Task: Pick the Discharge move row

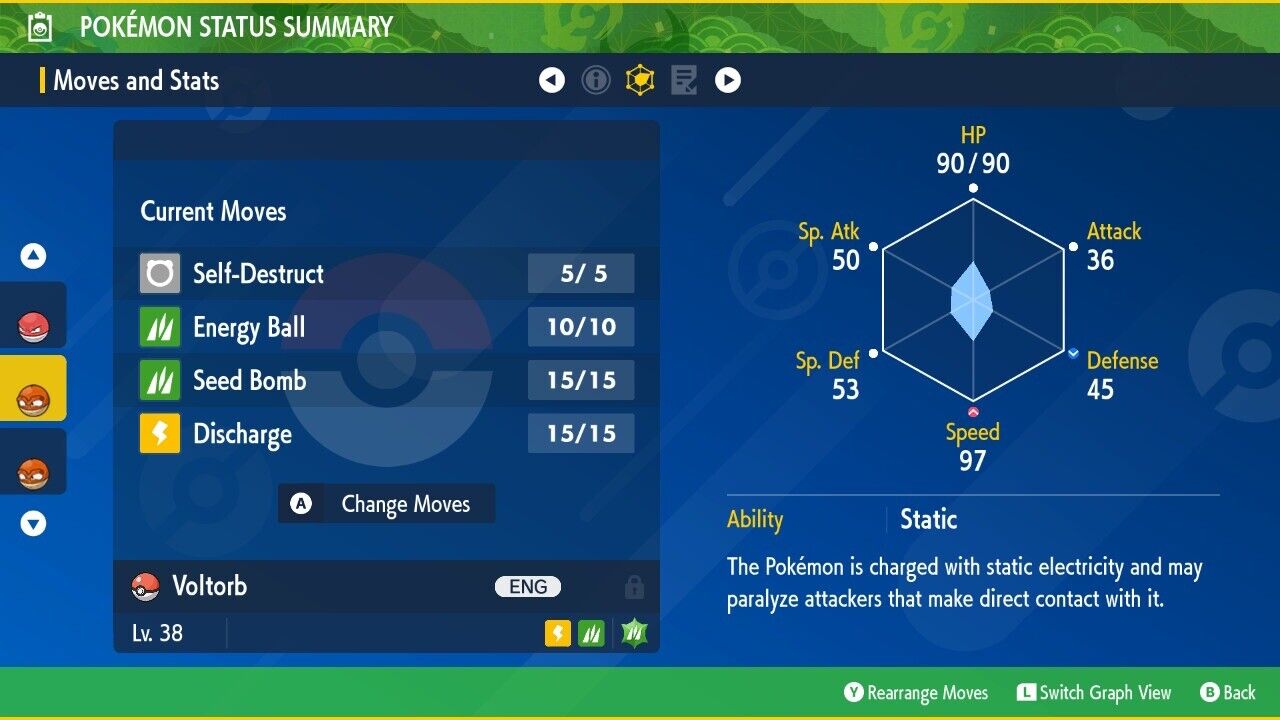Action: click(x=386, y=434)
